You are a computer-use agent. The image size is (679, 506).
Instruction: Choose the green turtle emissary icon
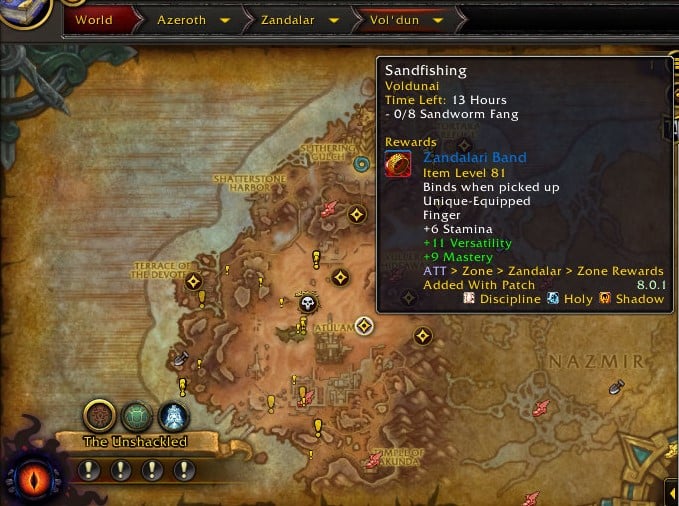tap(137, 414)
